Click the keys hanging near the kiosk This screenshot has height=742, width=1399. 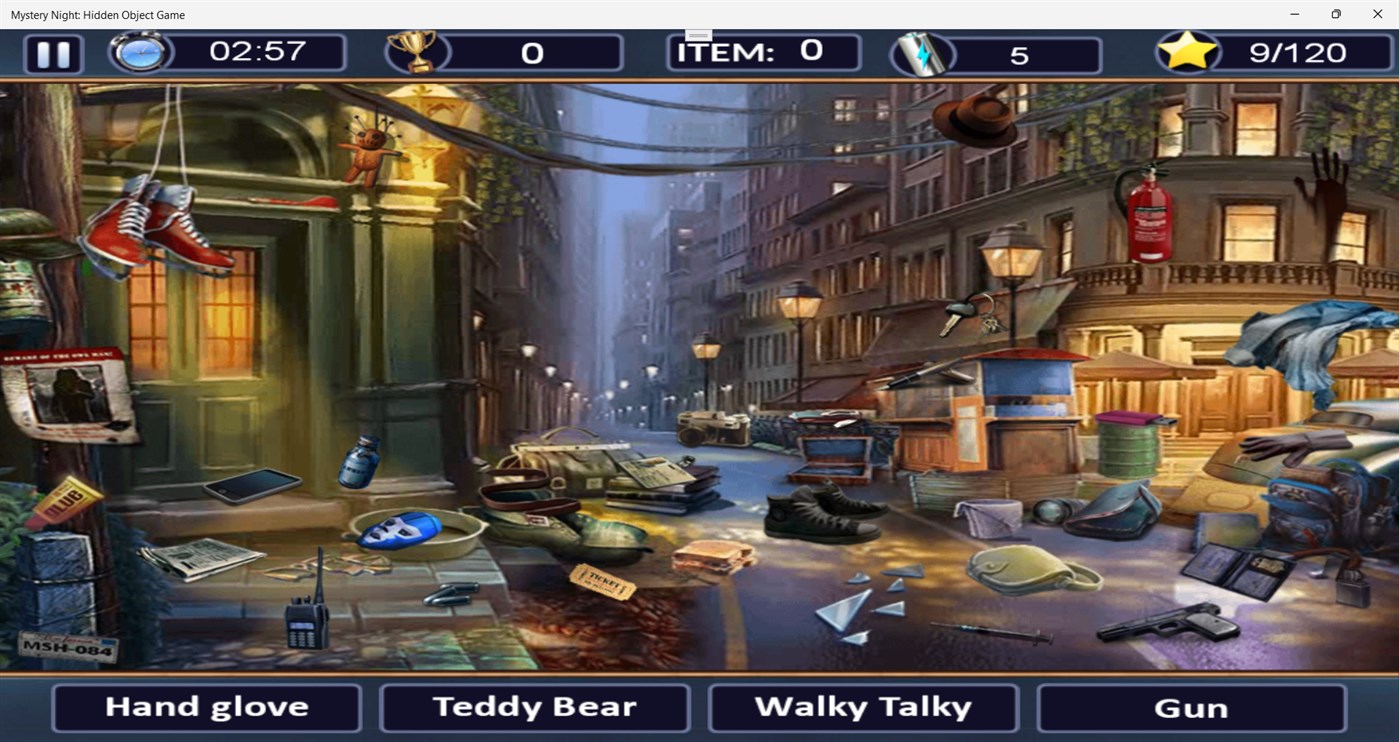pos(965,313)
